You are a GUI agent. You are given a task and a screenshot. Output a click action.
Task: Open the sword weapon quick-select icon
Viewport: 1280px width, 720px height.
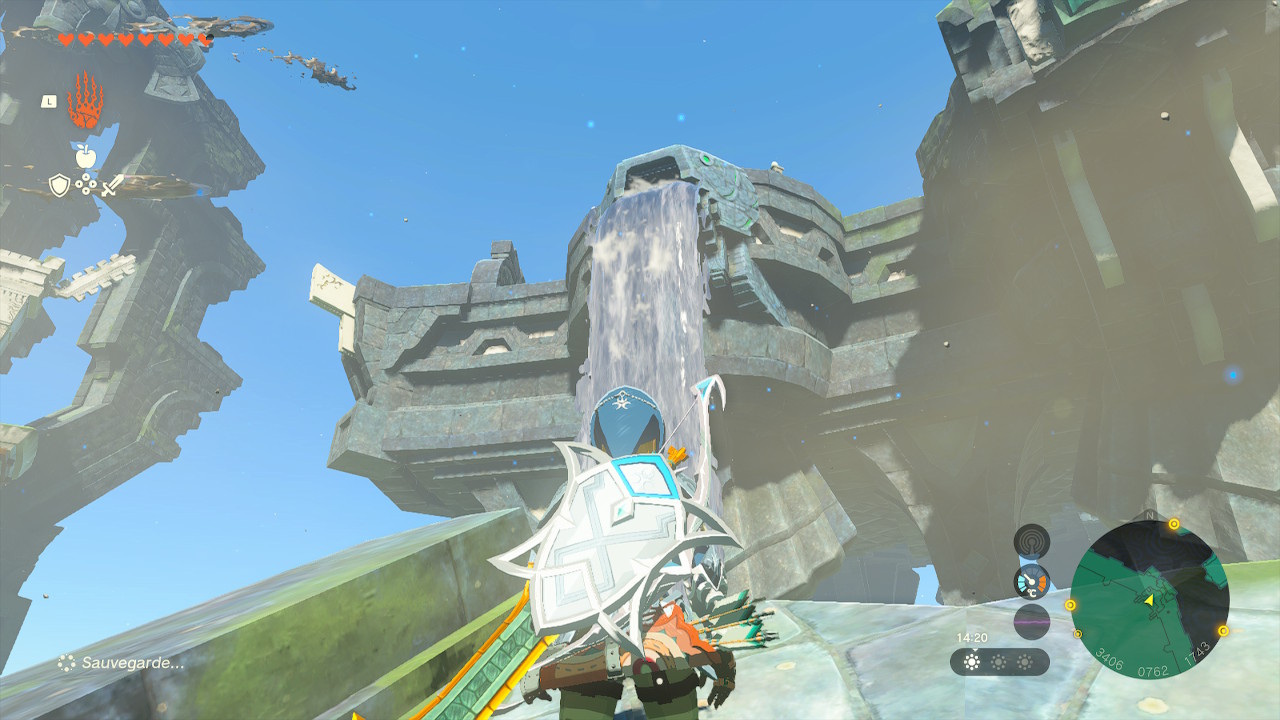(112, 185)
